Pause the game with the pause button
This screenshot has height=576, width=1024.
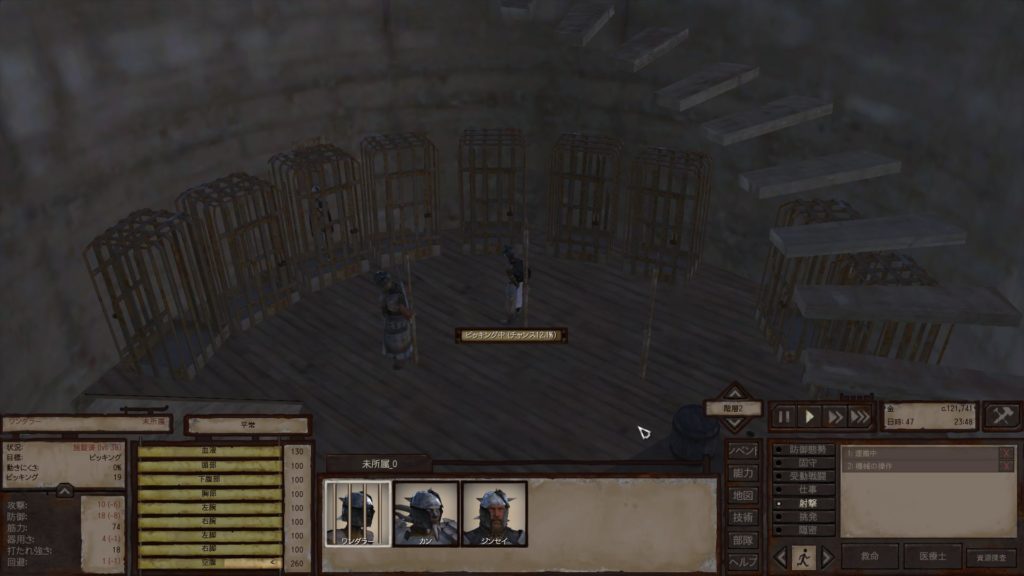[x=784, y=417]
